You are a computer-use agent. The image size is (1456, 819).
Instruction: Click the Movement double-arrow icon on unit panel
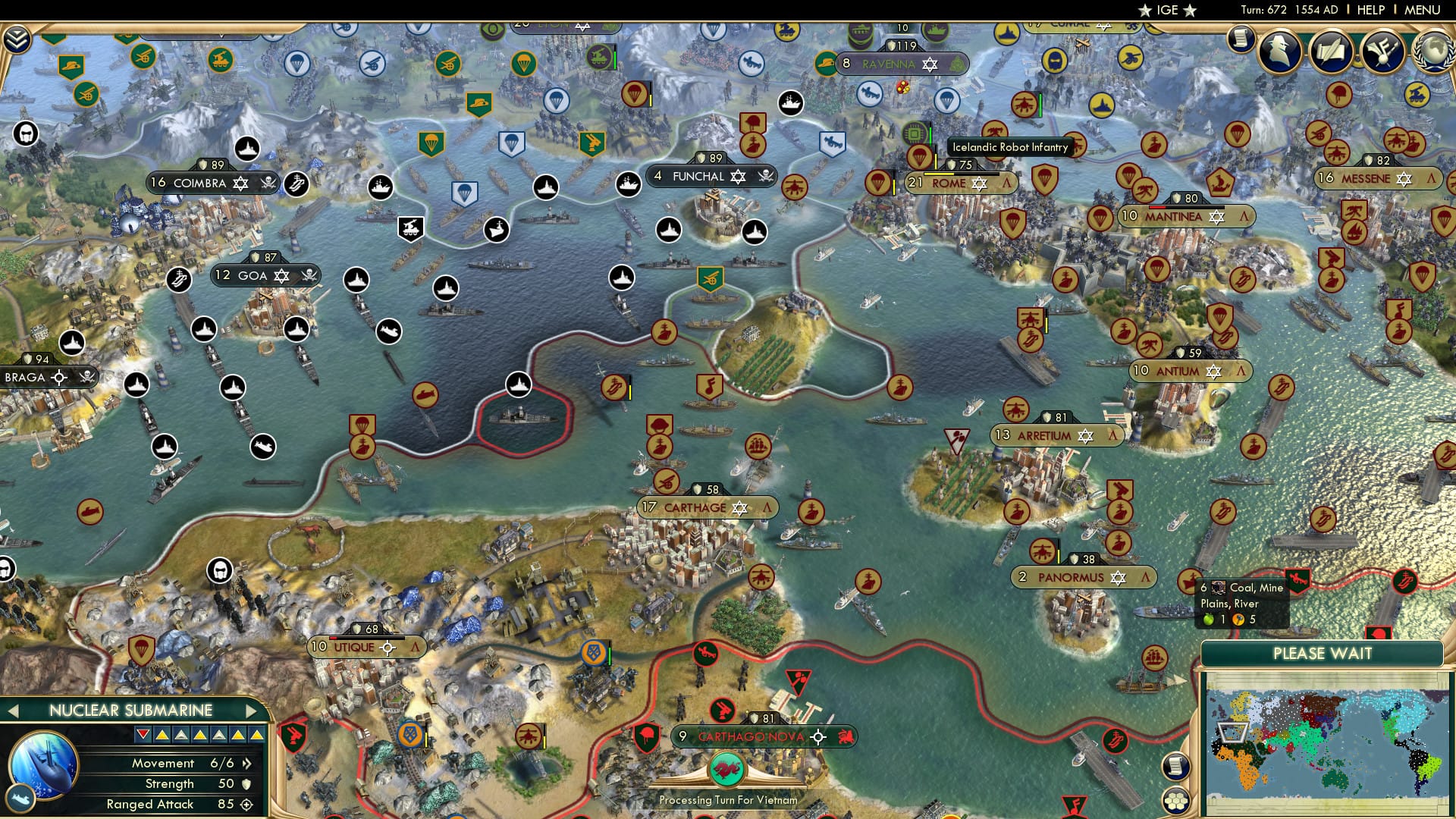point(246,764)
